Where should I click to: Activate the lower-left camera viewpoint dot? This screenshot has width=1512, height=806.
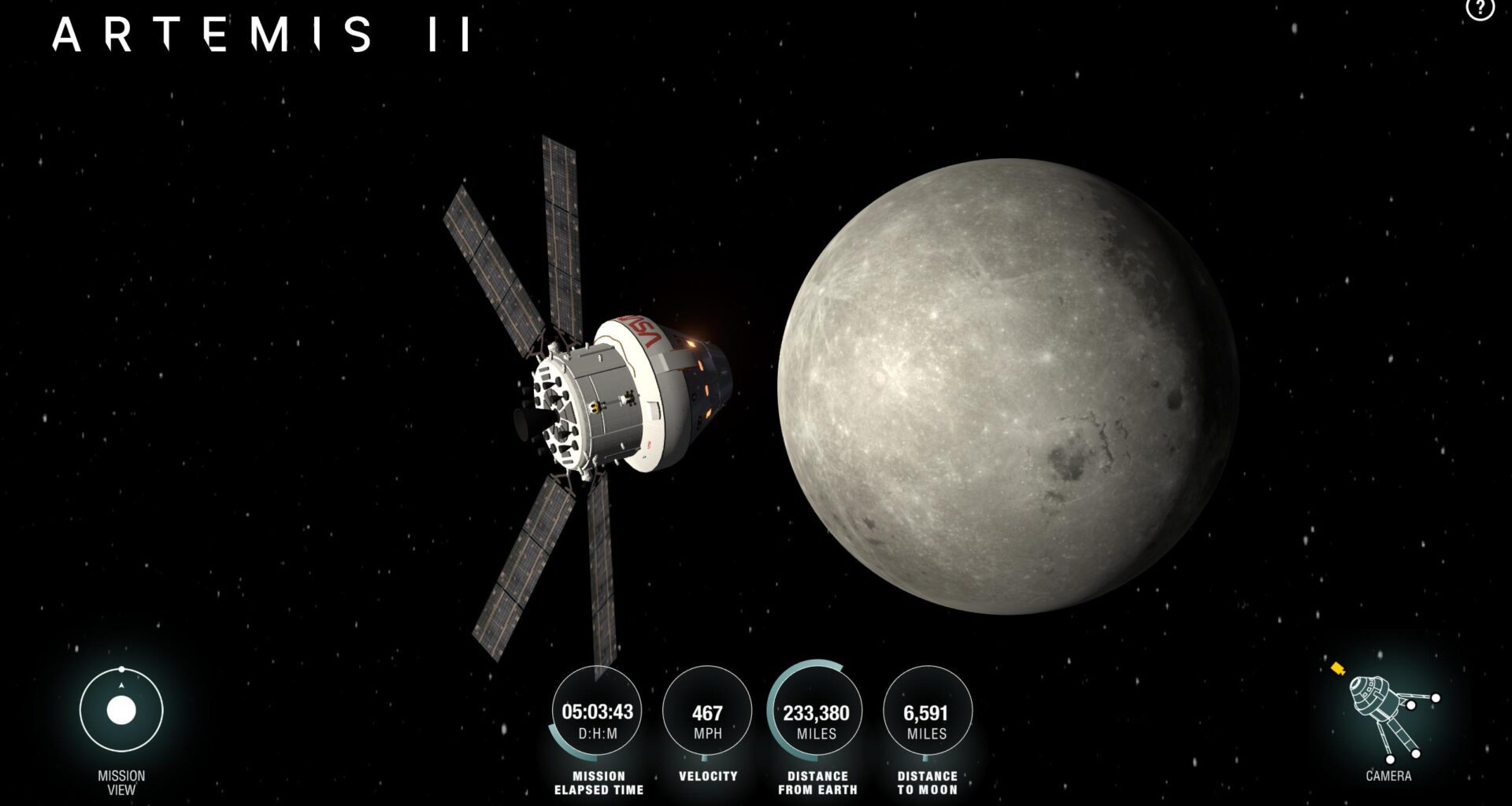coord(1390,760)
